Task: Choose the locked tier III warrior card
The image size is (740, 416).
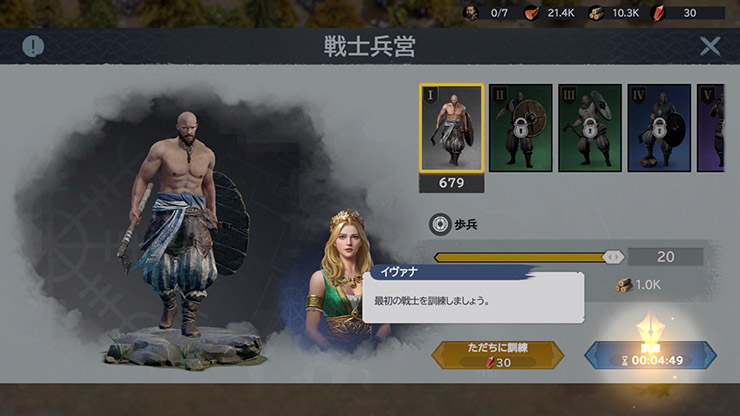Action: coord(589,128)
